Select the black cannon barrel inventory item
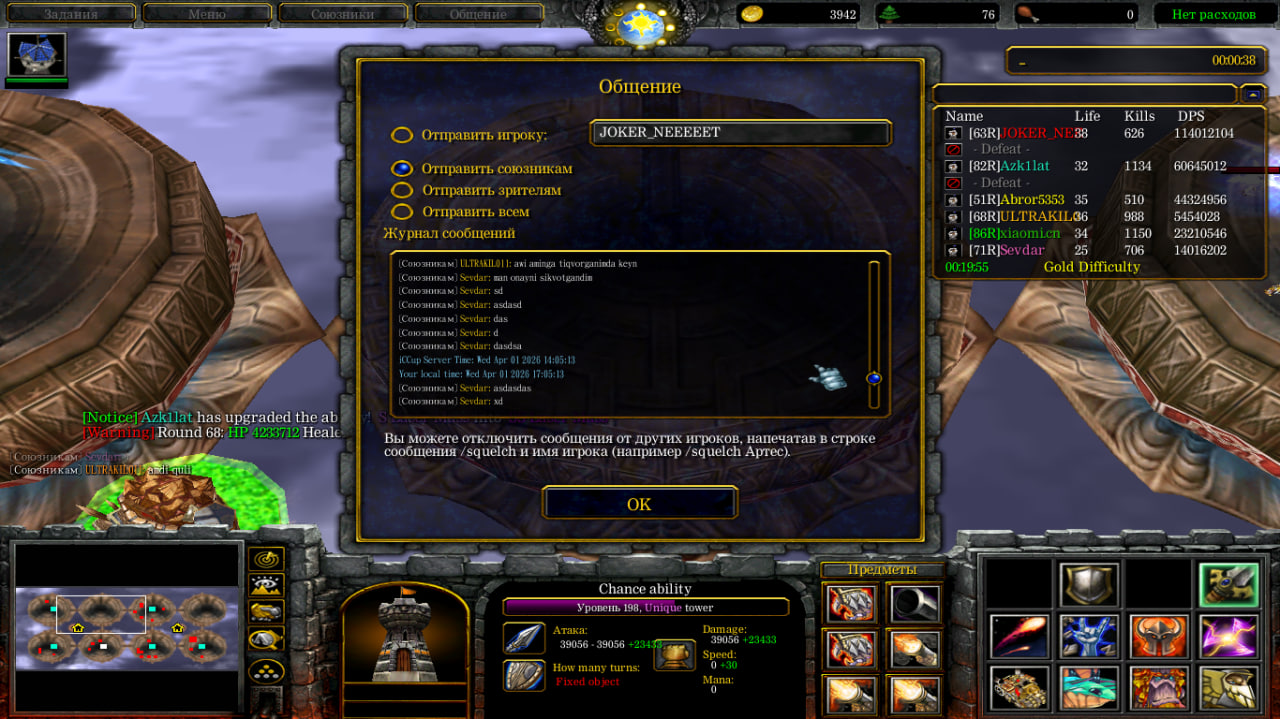Screen dimensions: 1280x719 pos(913,603)
